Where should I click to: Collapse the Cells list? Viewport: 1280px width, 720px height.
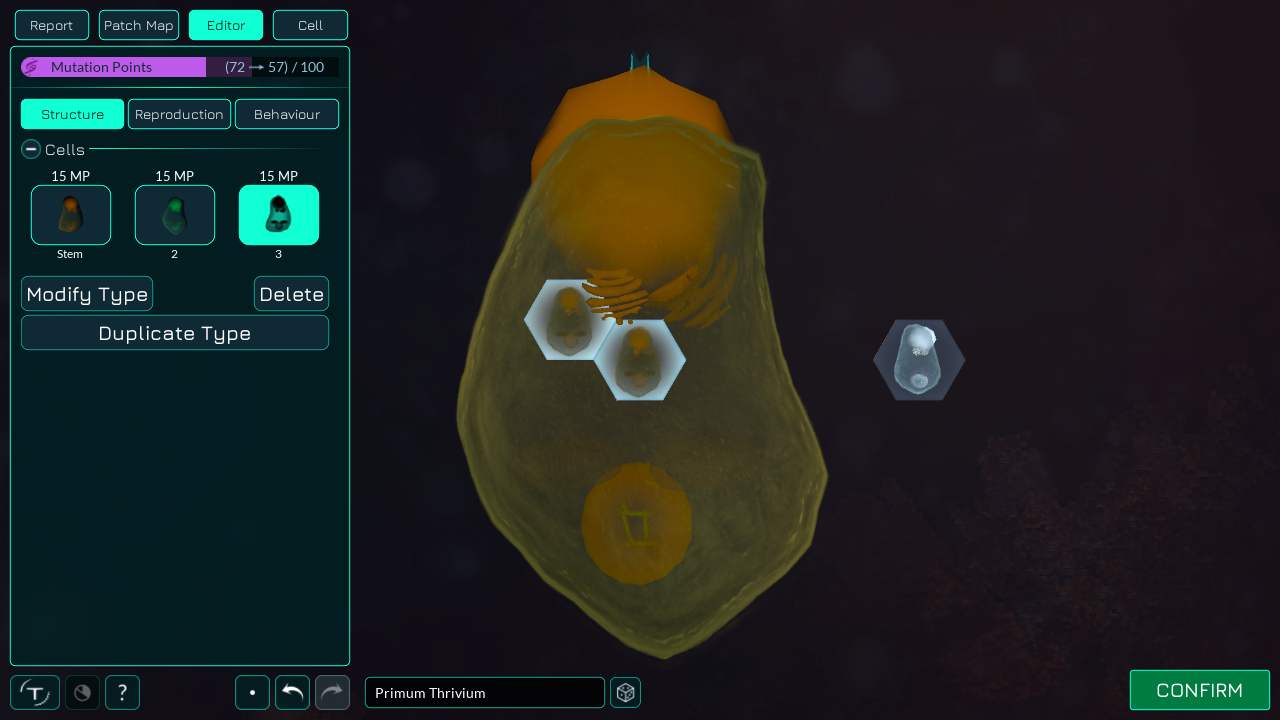tap(31, 150)
